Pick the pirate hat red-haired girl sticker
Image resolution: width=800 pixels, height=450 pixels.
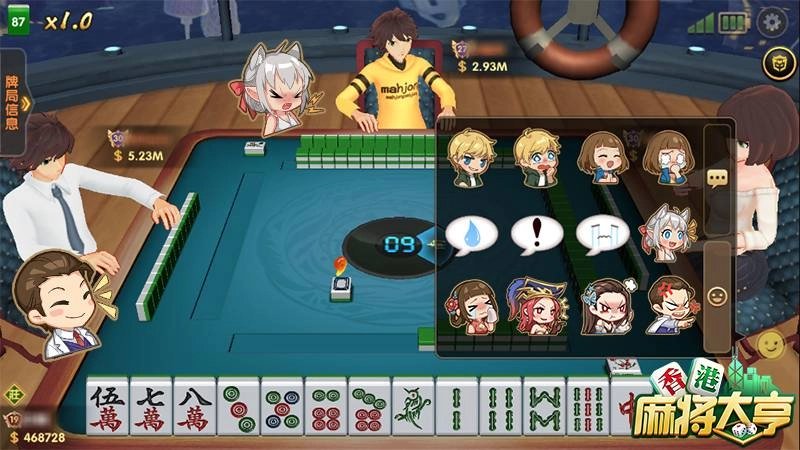click(x=536, y=305)
